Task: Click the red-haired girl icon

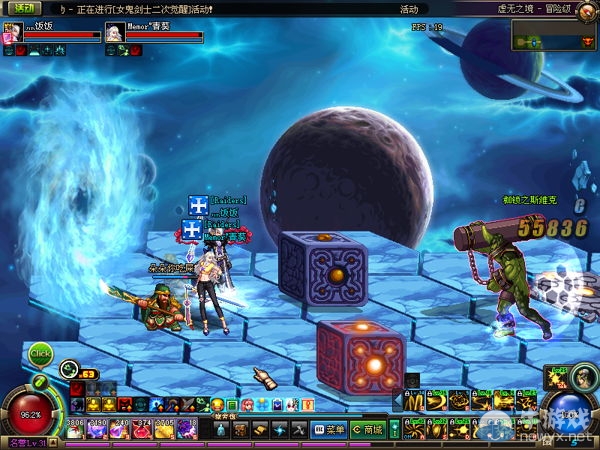Action: [247, 404]
